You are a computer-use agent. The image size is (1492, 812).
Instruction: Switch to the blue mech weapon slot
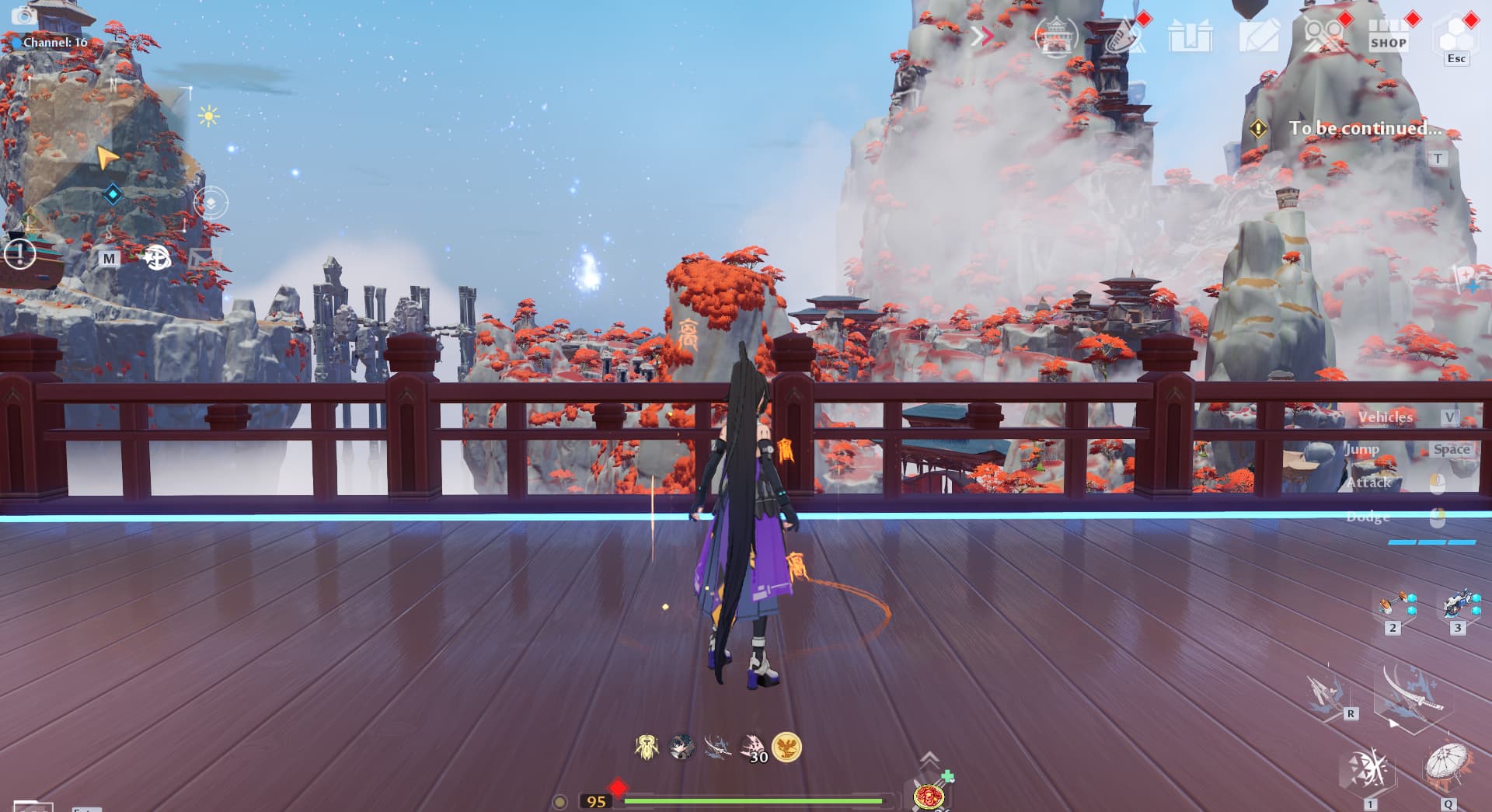(1458, 605)
